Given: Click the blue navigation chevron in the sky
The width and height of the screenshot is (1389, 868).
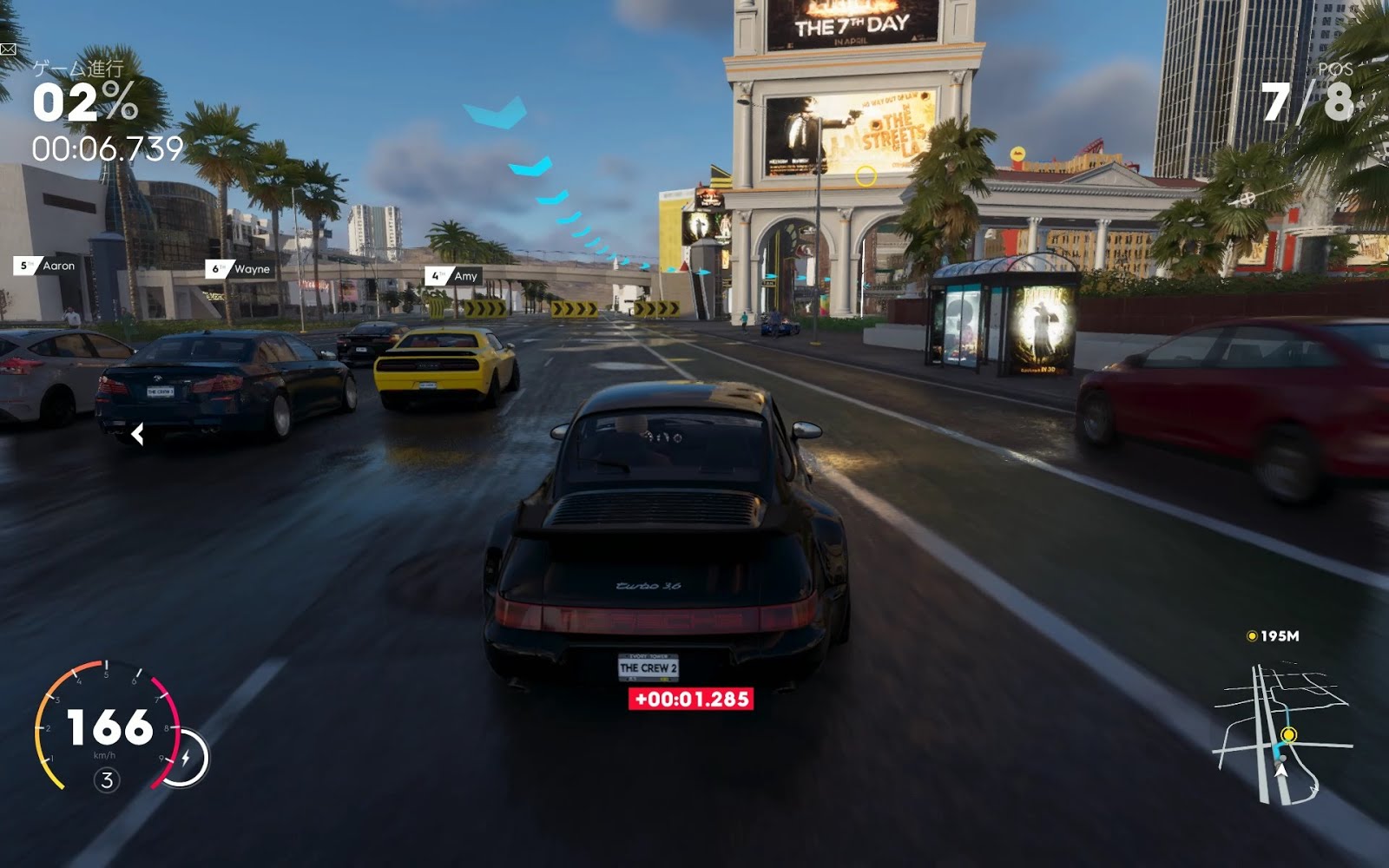Looking at the screenshot, I should click(495, 113).
